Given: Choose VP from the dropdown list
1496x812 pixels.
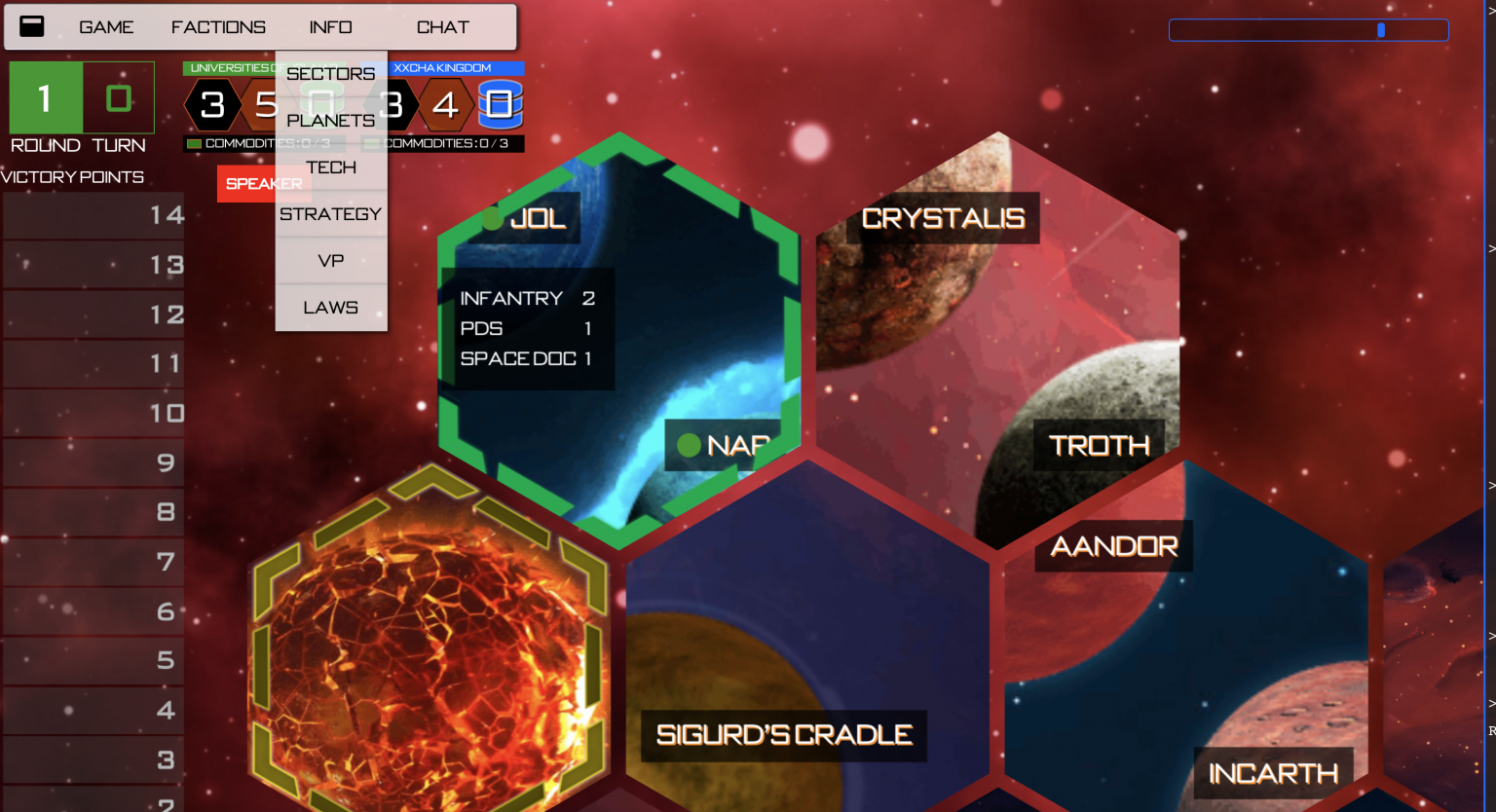Looking at the screenshot, I should (331, 261).
